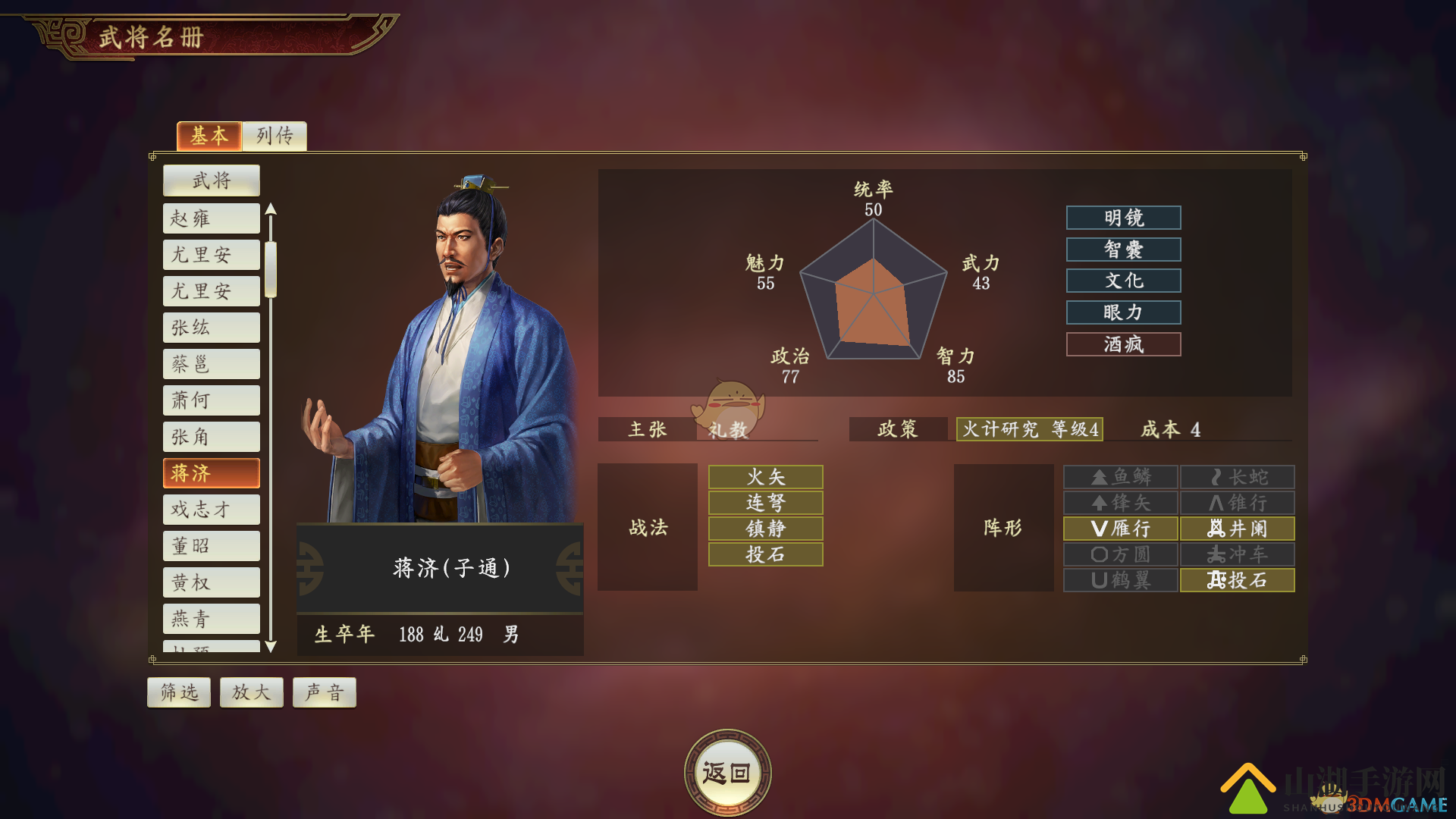Toggle the 酒疯 trait entry

(1123, 344)
